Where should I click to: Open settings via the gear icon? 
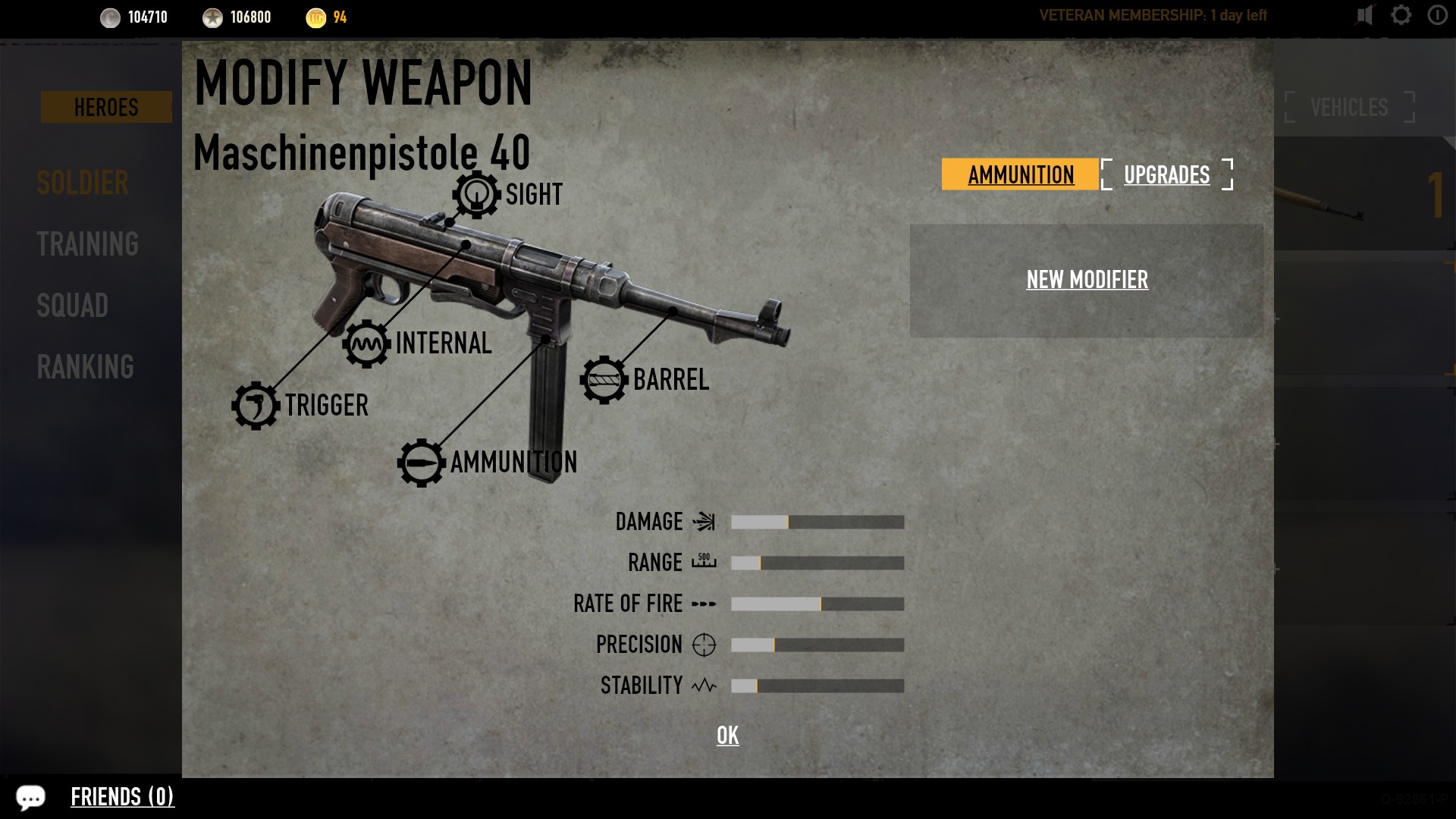coord(1401,15)
